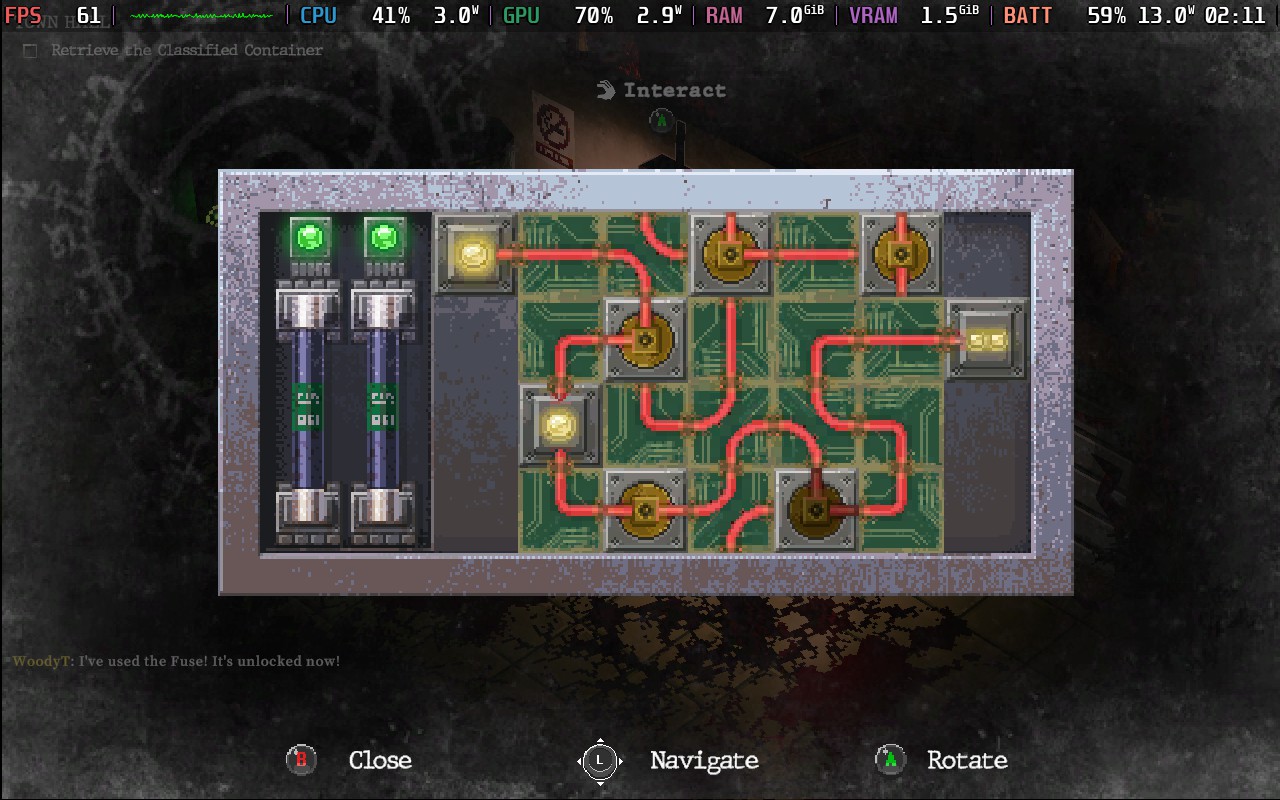This screenshot has height=800, width=1280.
Task: Select the glowing power source node beside the fuses
Action: tap(474, 255)
